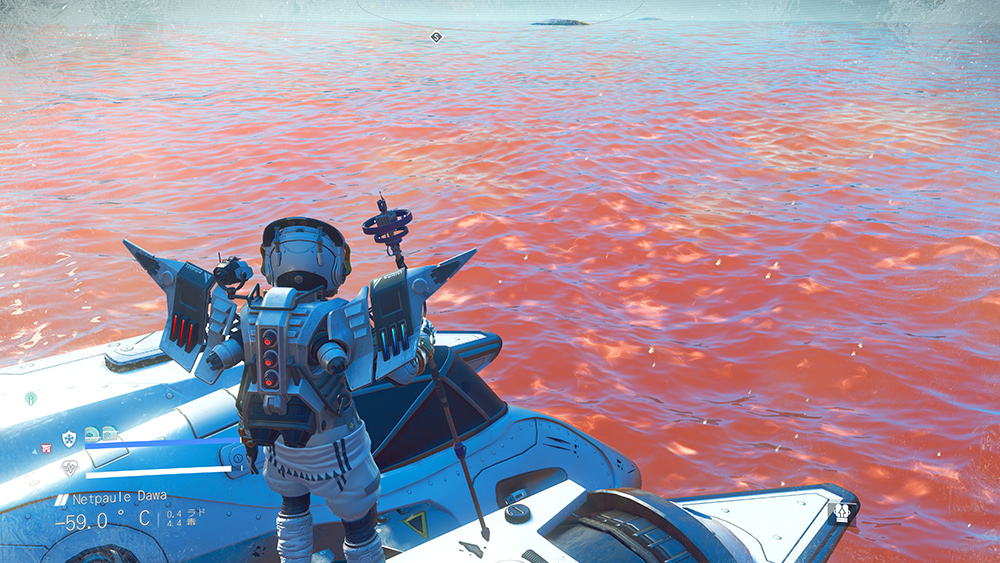
Task: Select the red hazard status icon
Action: click(47, 448)
